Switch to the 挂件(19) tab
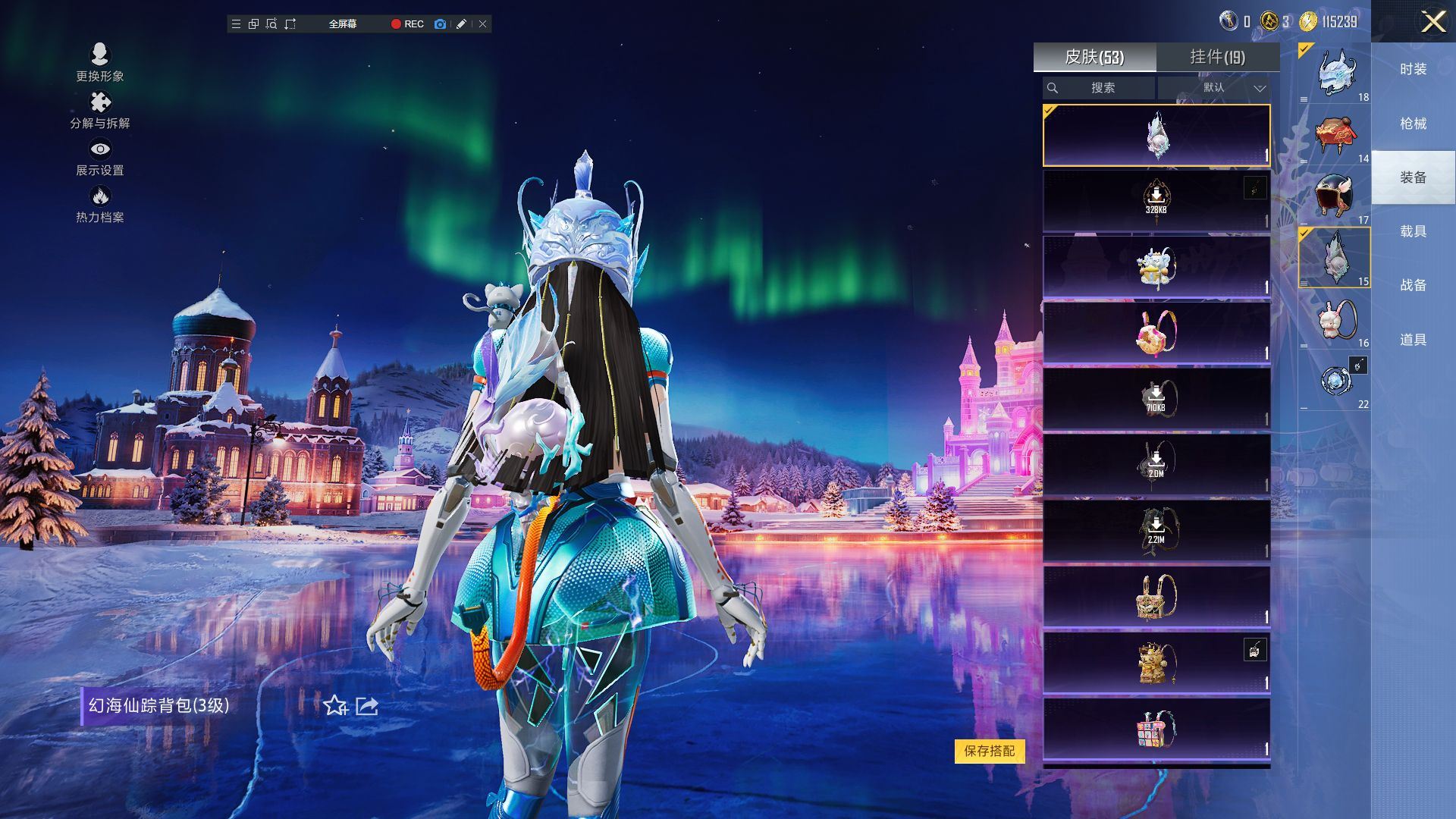The width and height of the screenshot is (1456, 819). point(1217,57)
